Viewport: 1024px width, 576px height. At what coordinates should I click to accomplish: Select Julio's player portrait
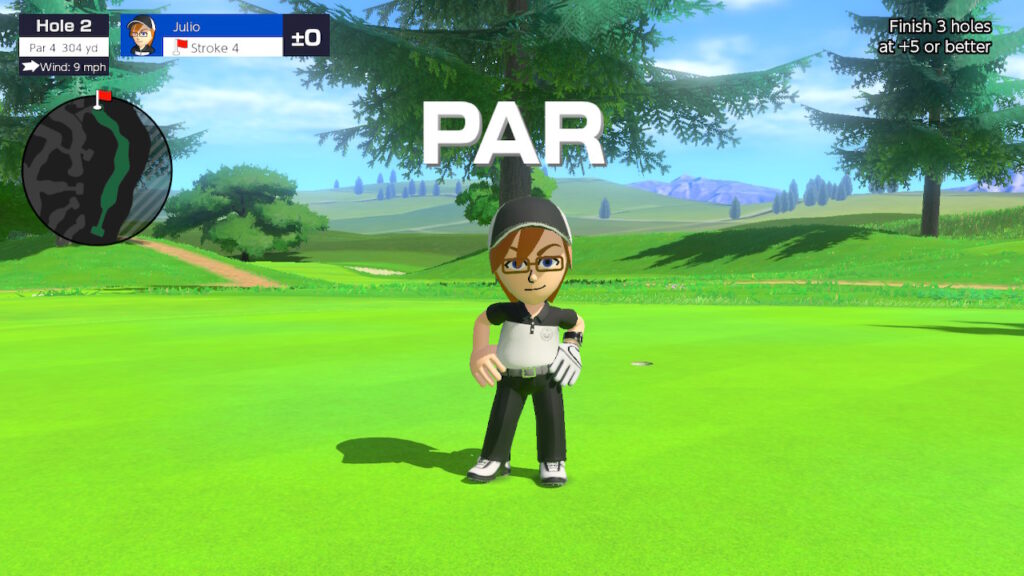tap(141, 36)
